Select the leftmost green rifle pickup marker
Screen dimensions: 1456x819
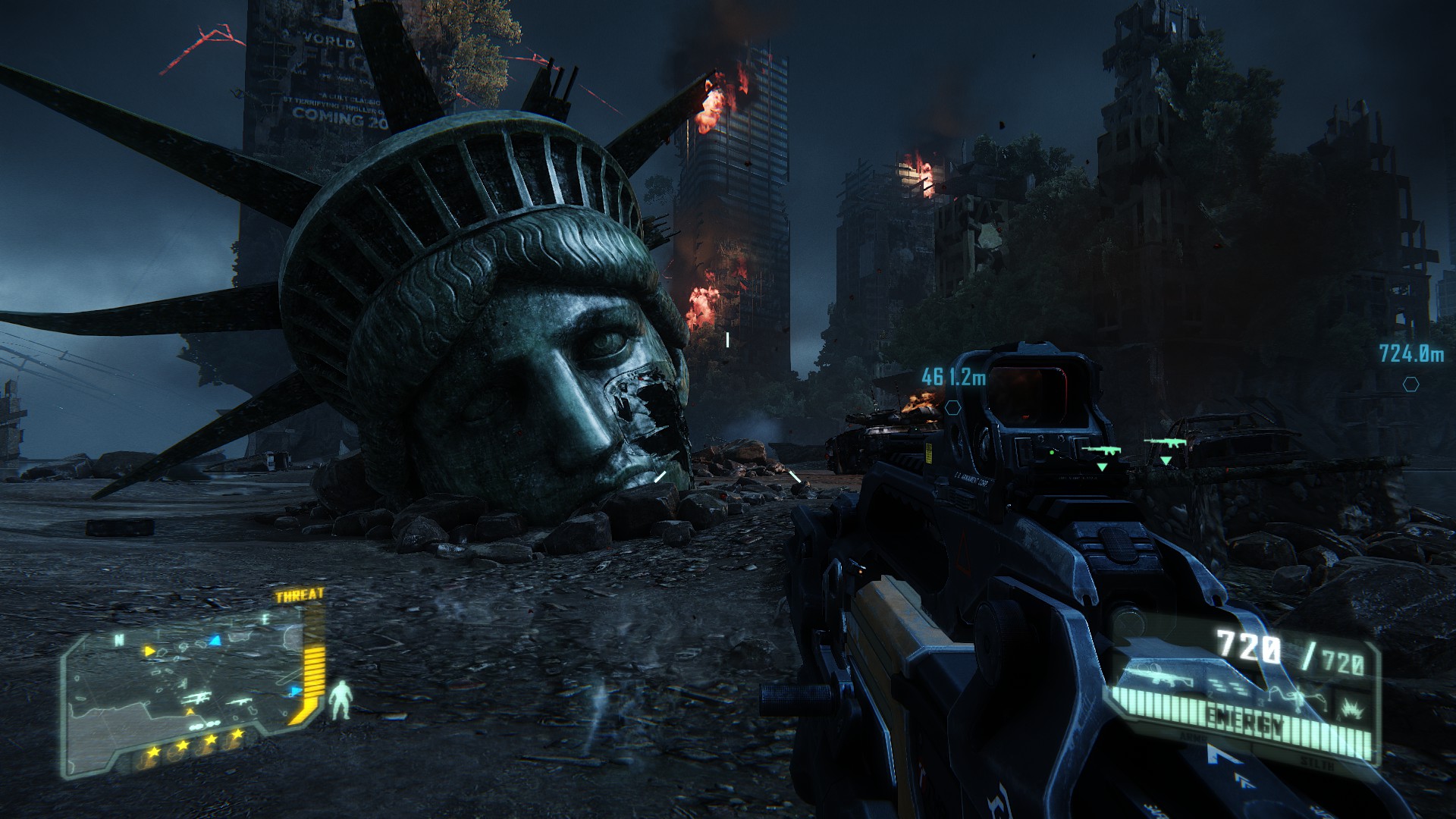[1101, 451]
